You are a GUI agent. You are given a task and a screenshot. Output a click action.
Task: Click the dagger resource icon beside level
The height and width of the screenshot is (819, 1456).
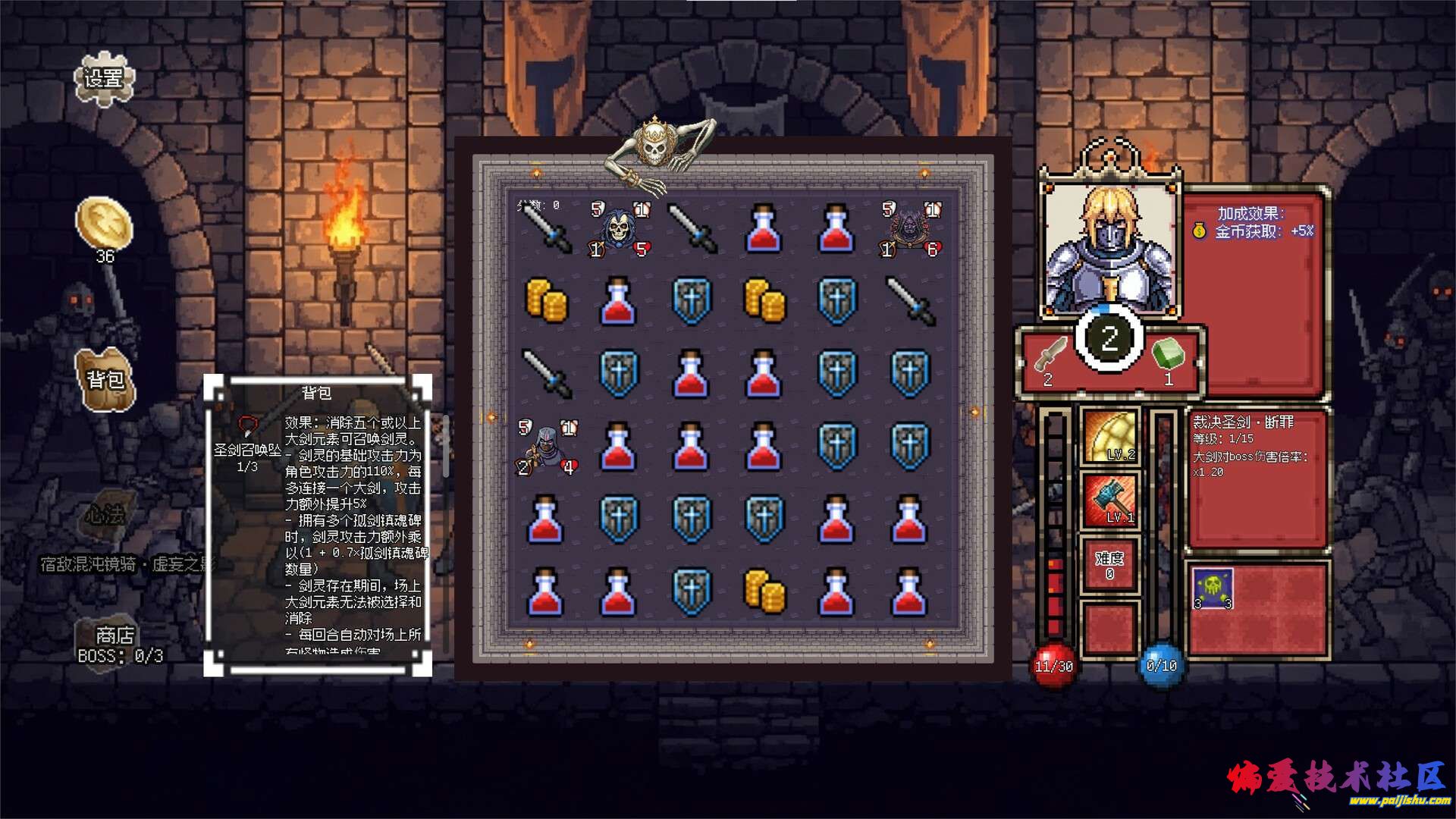tap(1050, 354)
